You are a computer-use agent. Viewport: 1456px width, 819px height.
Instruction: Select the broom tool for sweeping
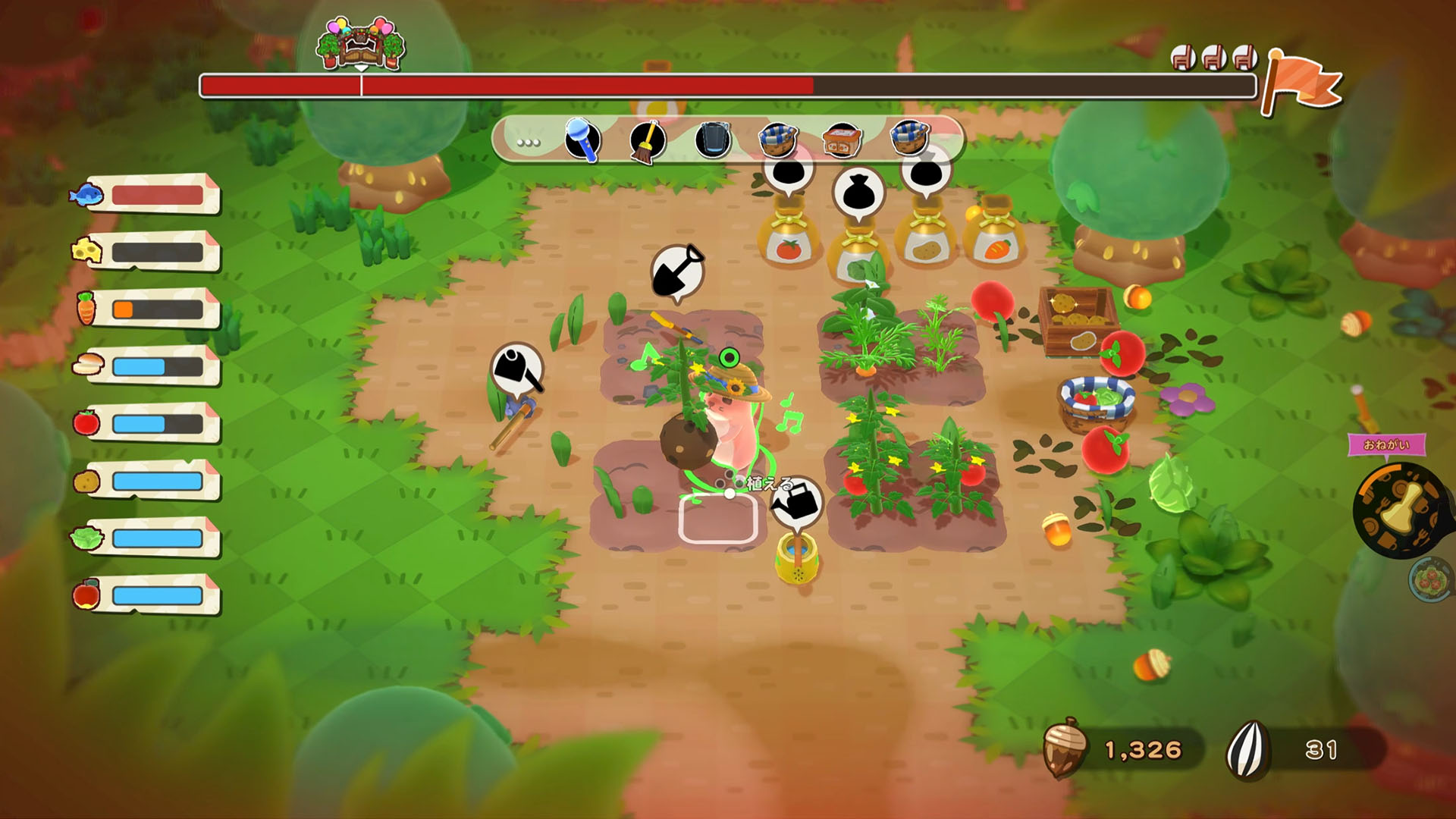pos(645,141)
